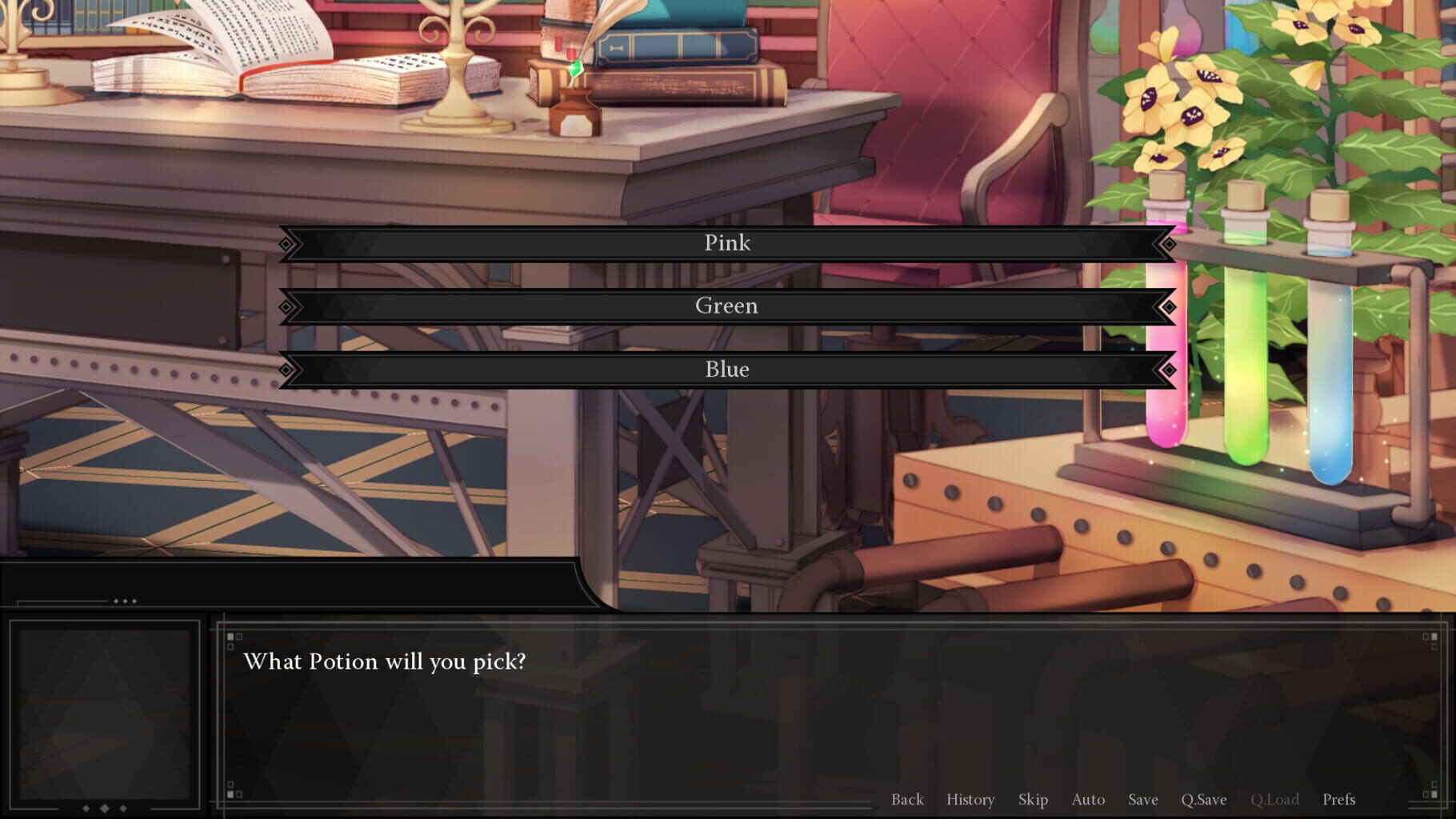Viewport: 1456px width, 819px height.
Task: Open the Save game screen
Action: 1142,799
